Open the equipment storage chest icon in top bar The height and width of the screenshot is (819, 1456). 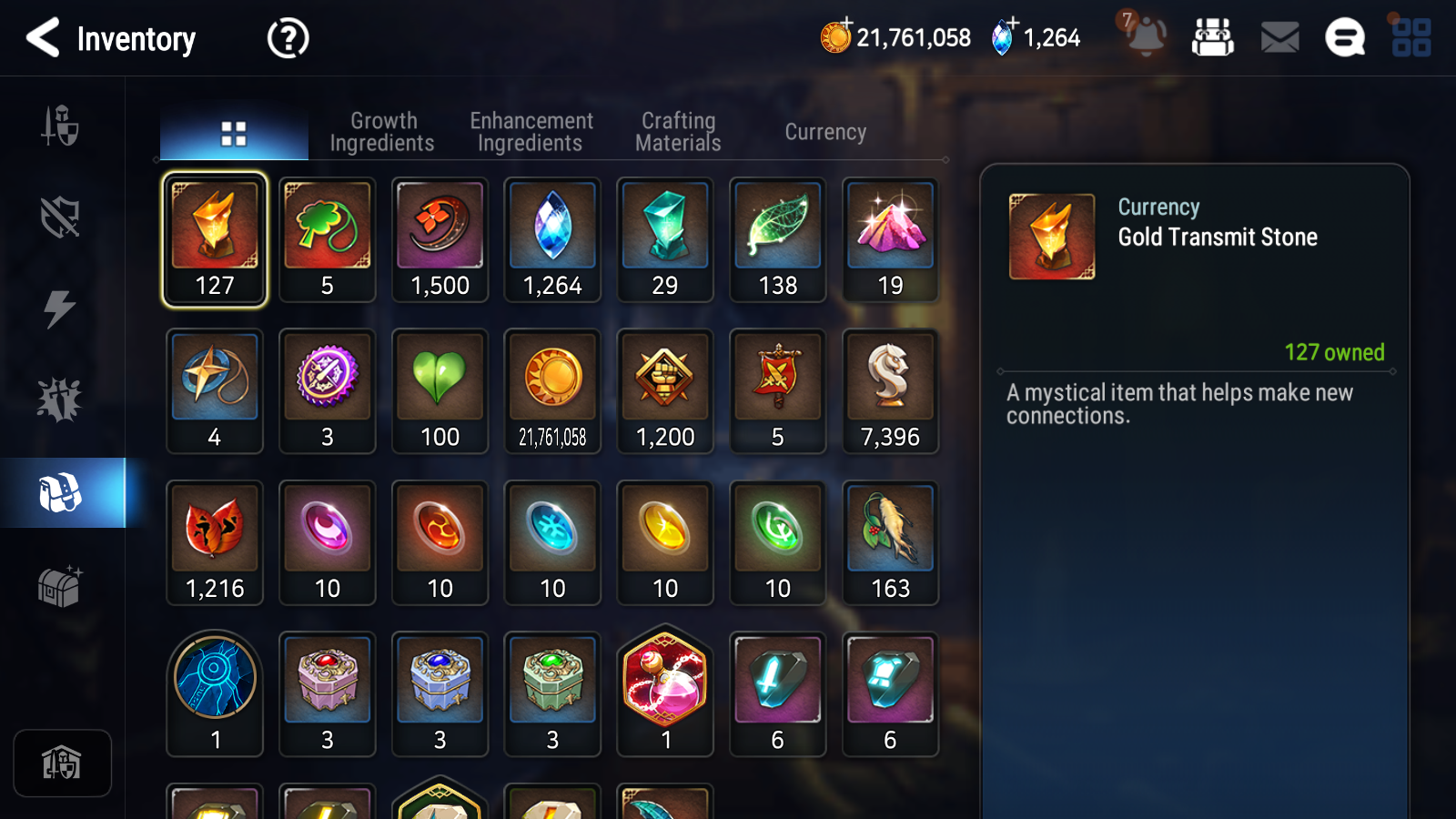pos(1214,38)
